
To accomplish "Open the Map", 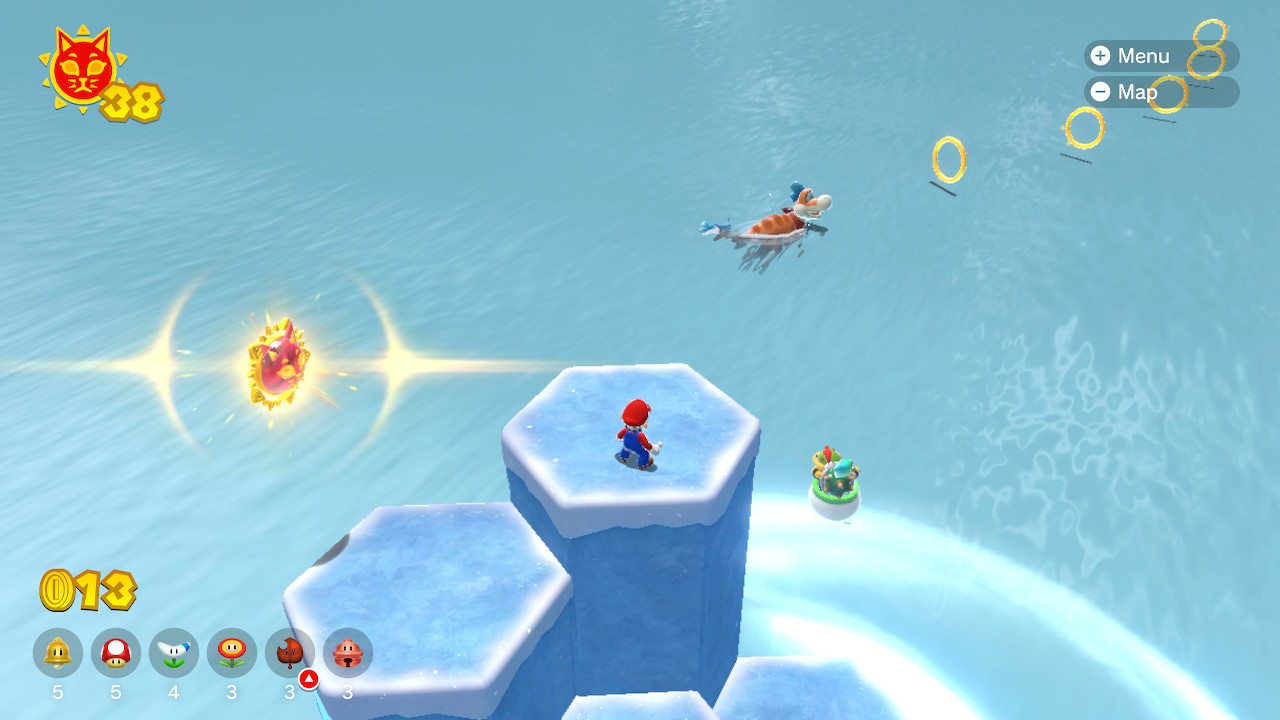I will pos(1125,92).
